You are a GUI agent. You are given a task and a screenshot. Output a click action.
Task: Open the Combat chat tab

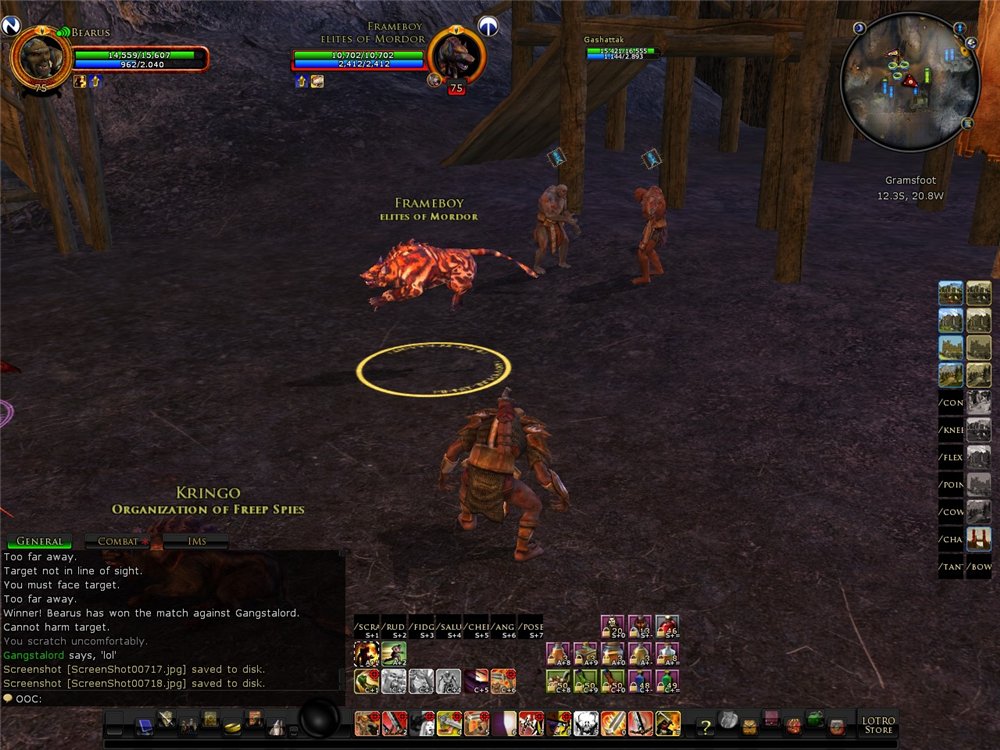(x=119, y=541)
